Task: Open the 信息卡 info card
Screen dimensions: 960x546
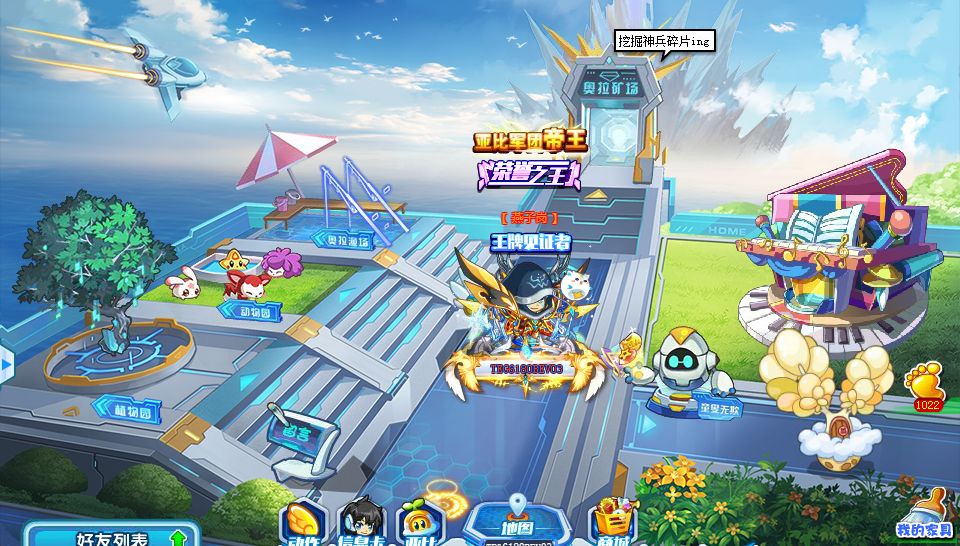Action: tap(361, 523)
